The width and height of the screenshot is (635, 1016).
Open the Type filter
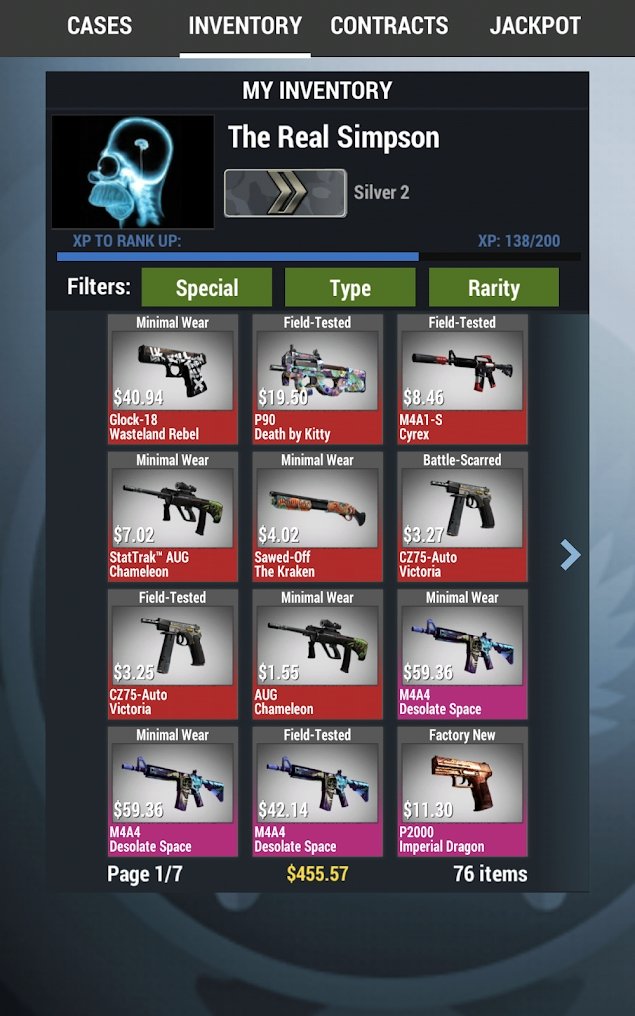pyautogui.click(x=350, y=288)
